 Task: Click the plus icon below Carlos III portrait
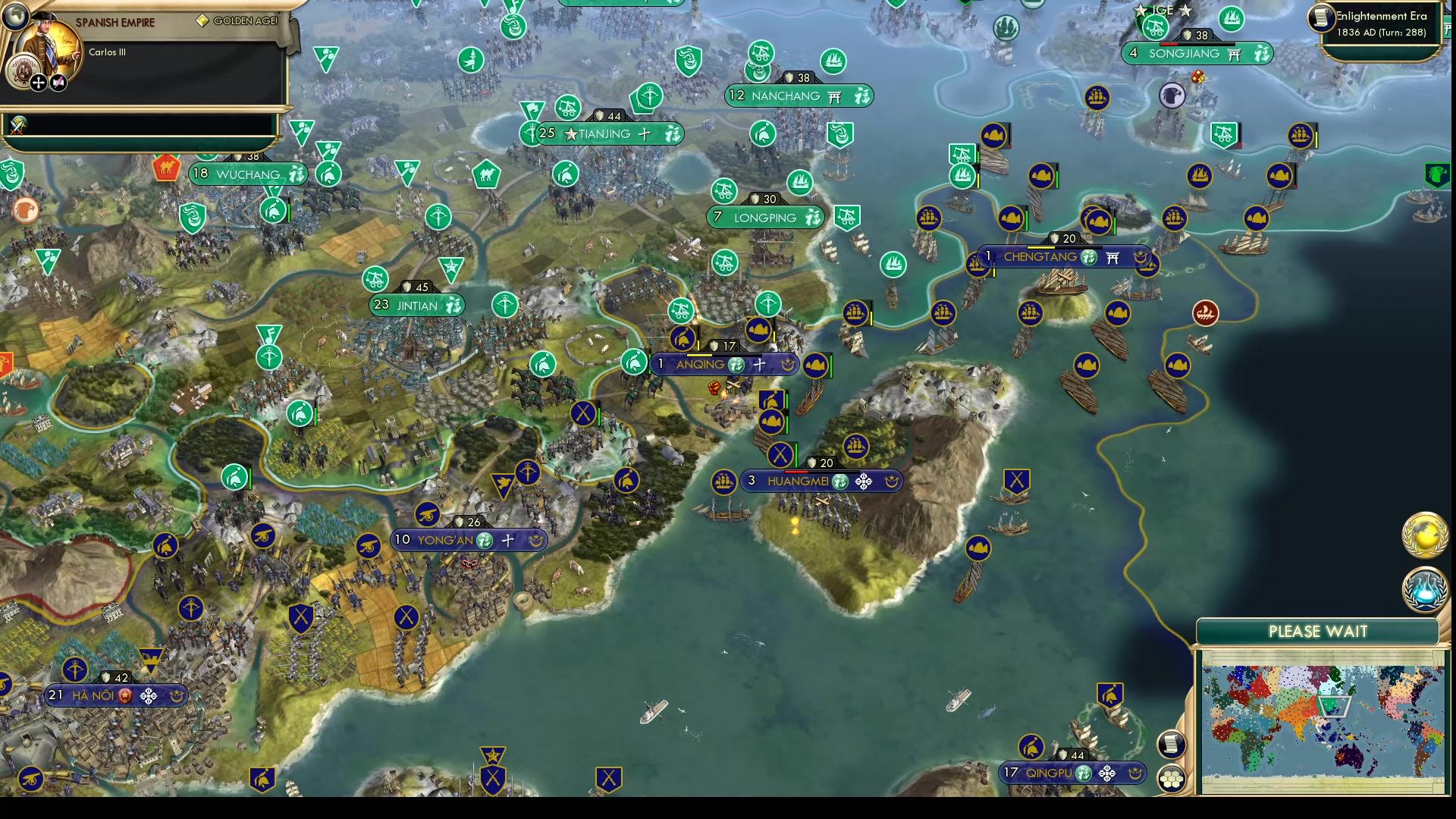pos(38,83)
